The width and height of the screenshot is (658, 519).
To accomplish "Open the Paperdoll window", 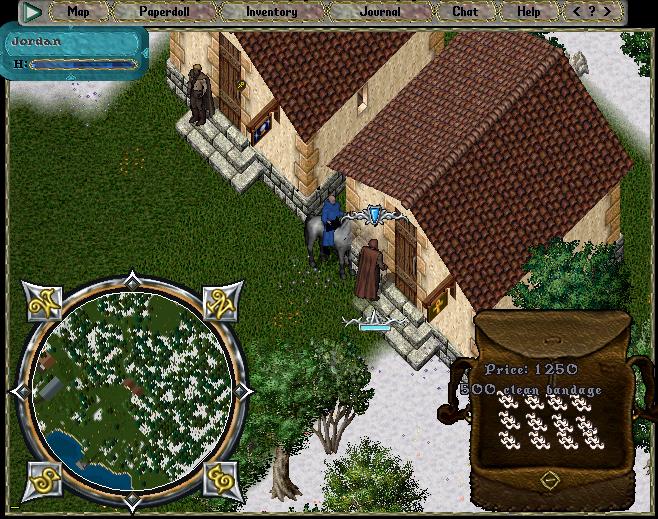I will click(162, 12).
